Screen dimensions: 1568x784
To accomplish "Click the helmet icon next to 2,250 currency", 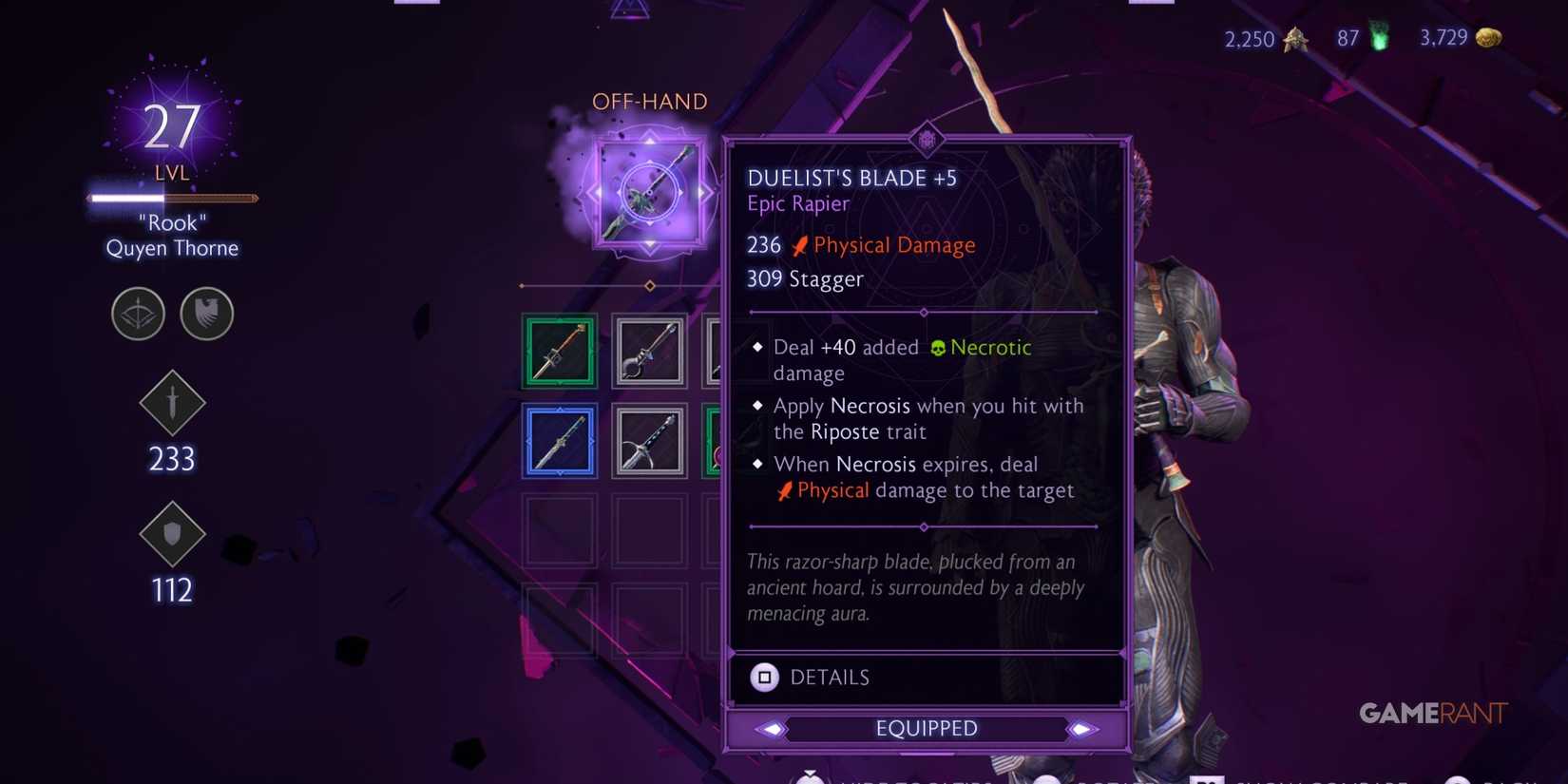I will (1294, 39).
